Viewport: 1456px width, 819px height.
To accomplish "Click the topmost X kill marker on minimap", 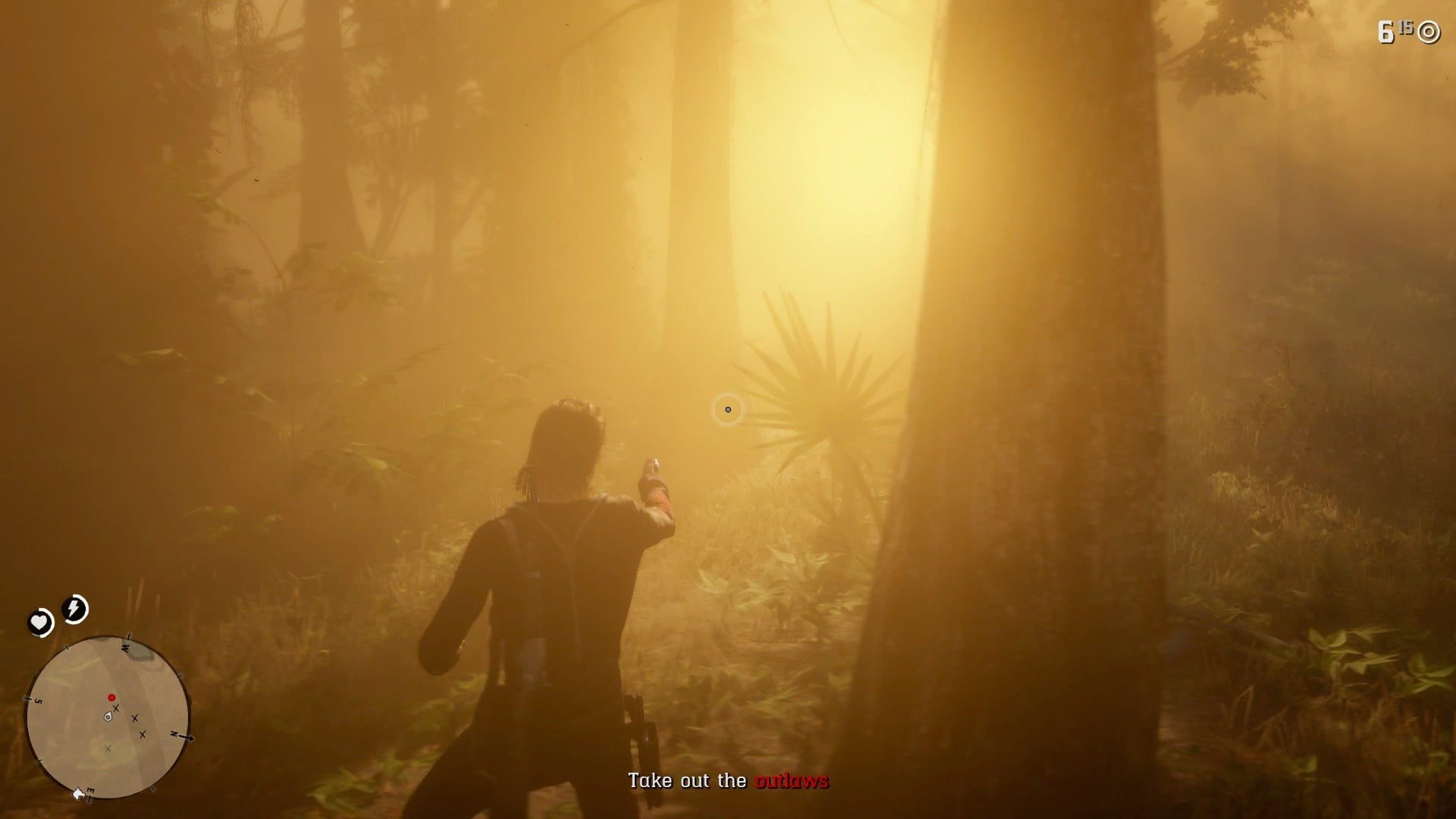I will 116,708.
